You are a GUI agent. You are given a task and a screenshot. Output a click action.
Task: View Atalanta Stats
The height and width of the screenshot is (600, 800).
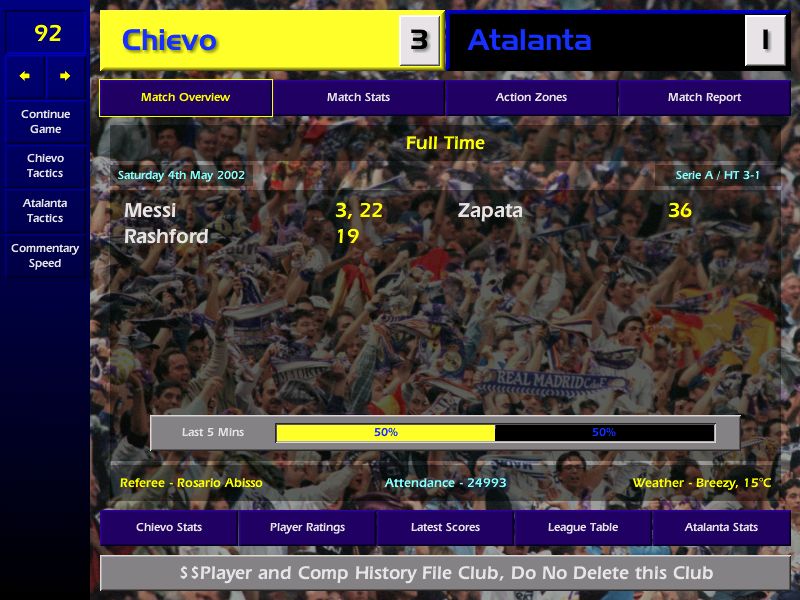click(x=721, y=528)
